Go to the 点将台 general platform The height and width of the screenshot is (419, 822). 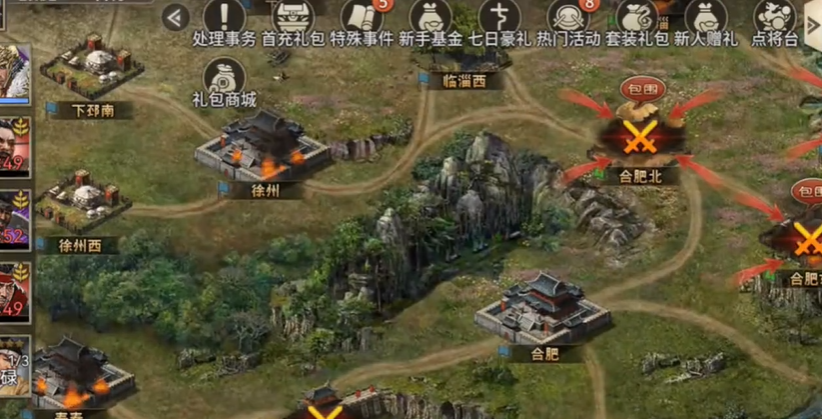click(773, 20)
